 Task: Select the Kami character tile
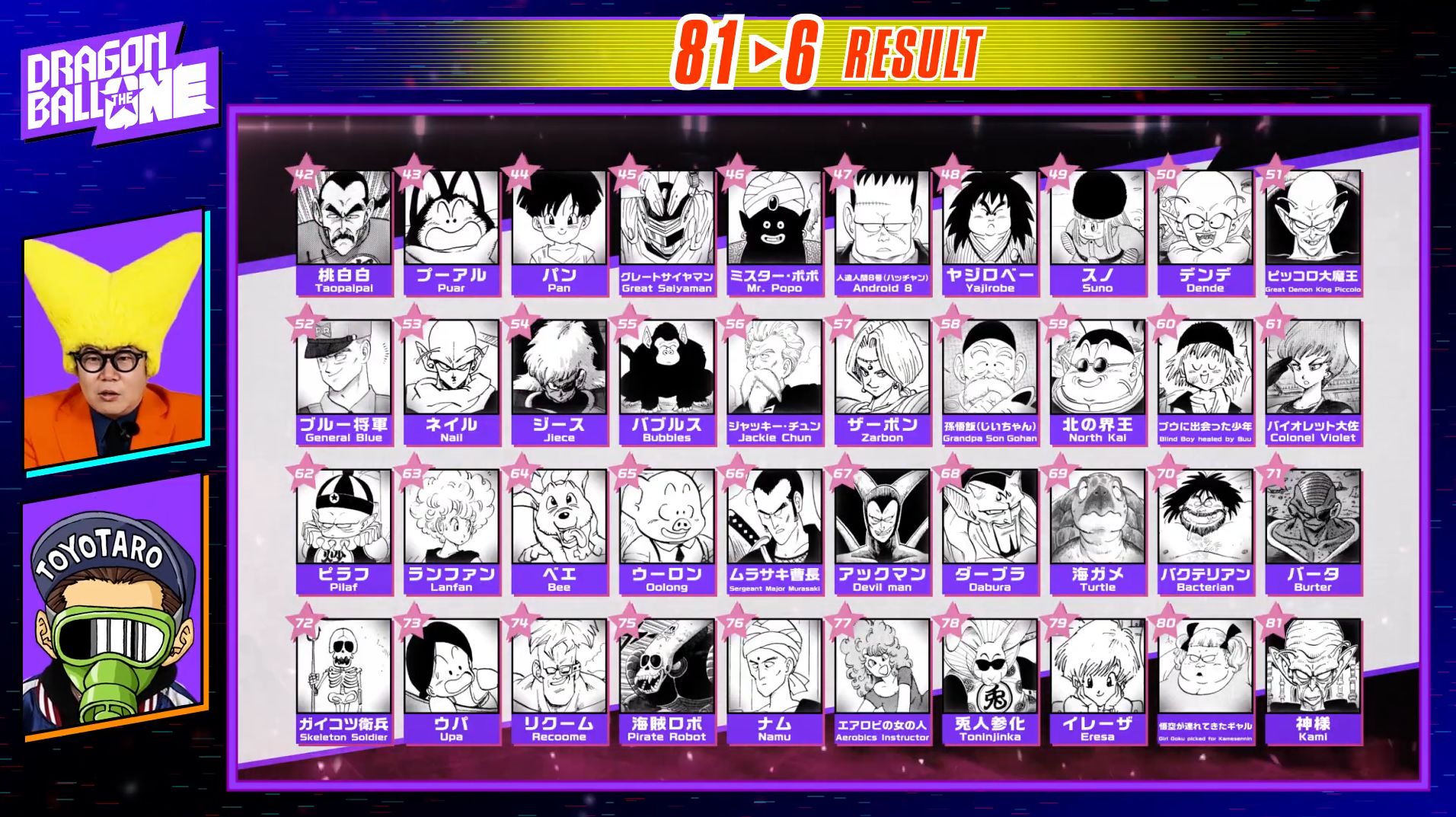coord(1313,680)
